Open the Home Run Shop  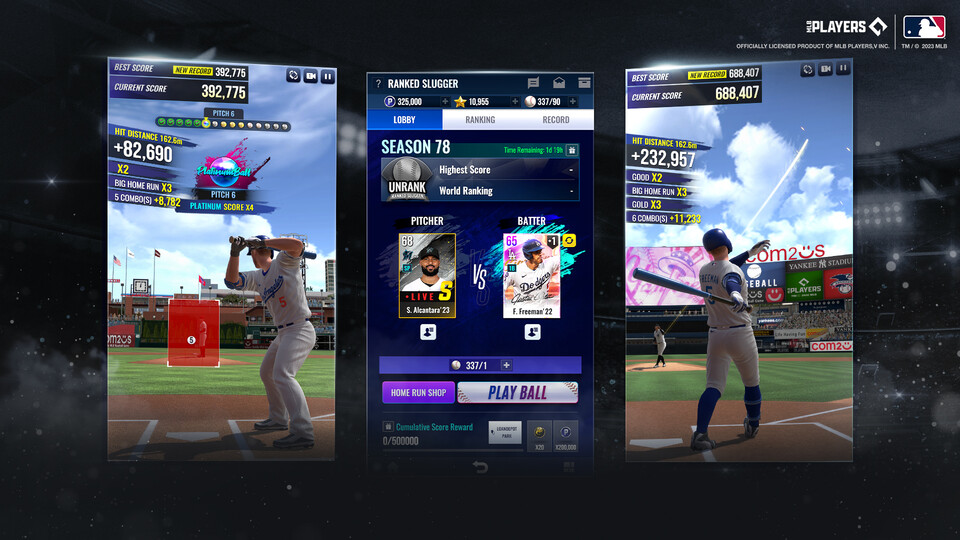click(x=418, y=393)
